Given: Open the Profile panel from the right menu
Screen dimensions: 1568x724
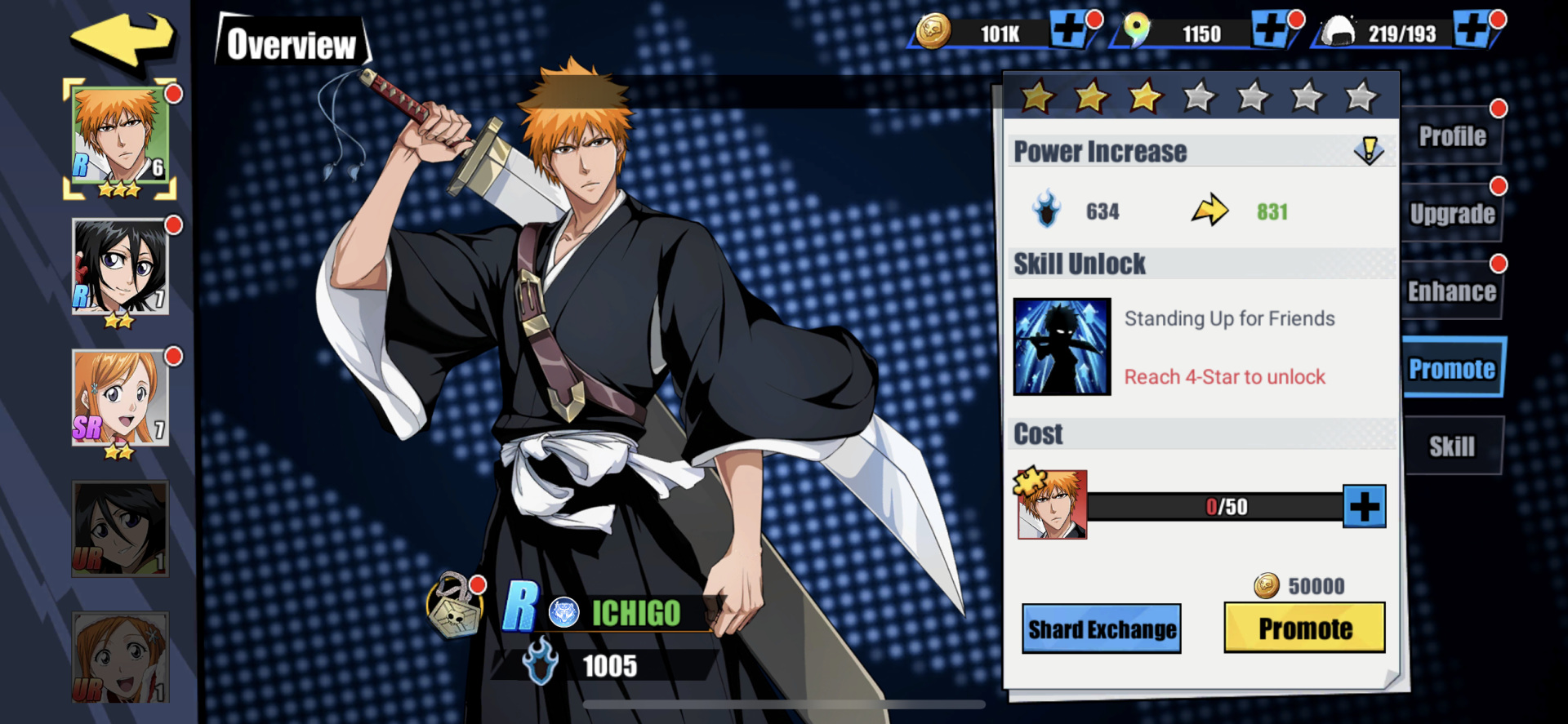Looking at the screenshot, I should [x=1453, y=136].
